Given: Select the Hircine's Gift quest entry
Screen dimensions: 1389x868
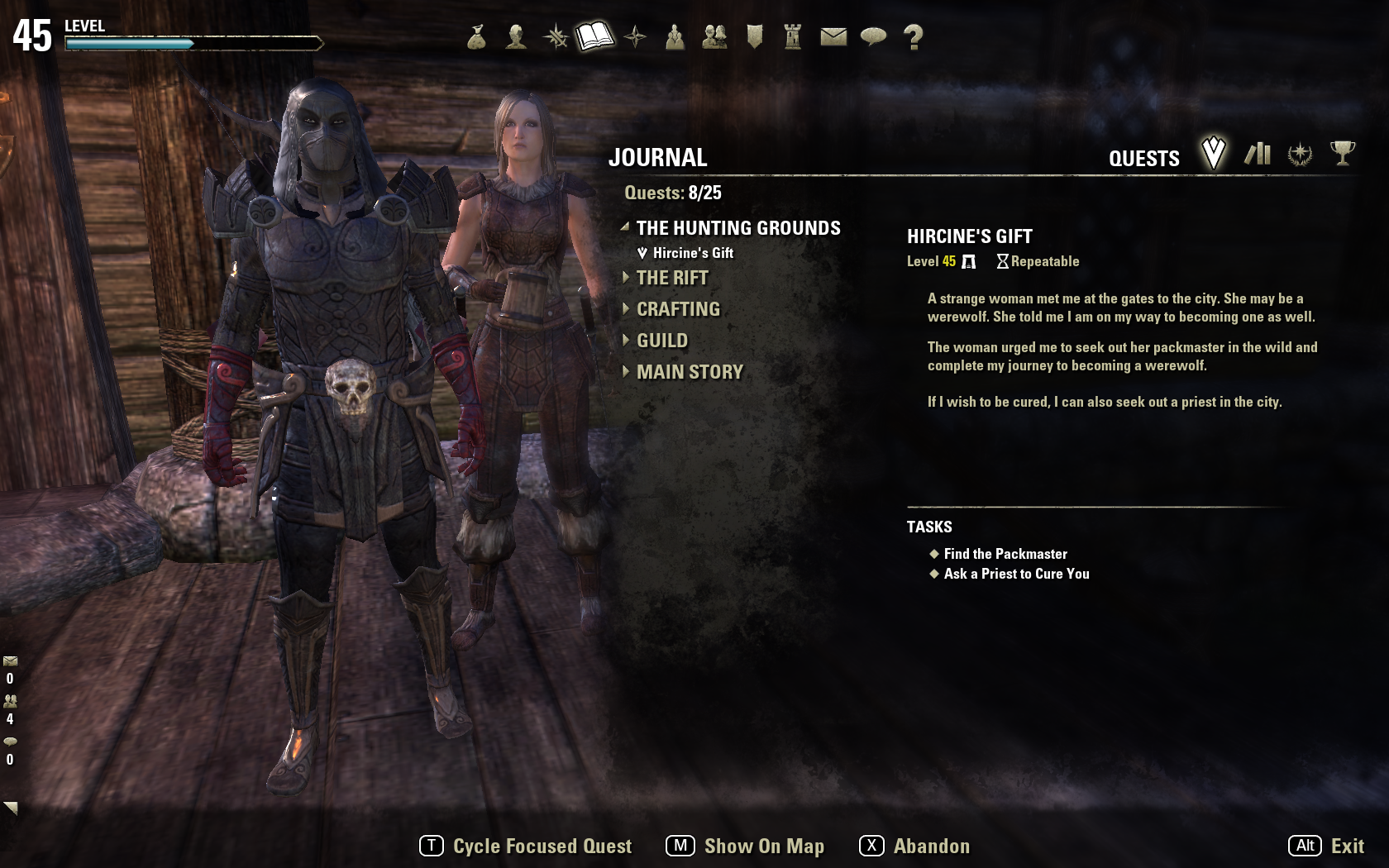Looking at the screenshot, I should 693,253.
